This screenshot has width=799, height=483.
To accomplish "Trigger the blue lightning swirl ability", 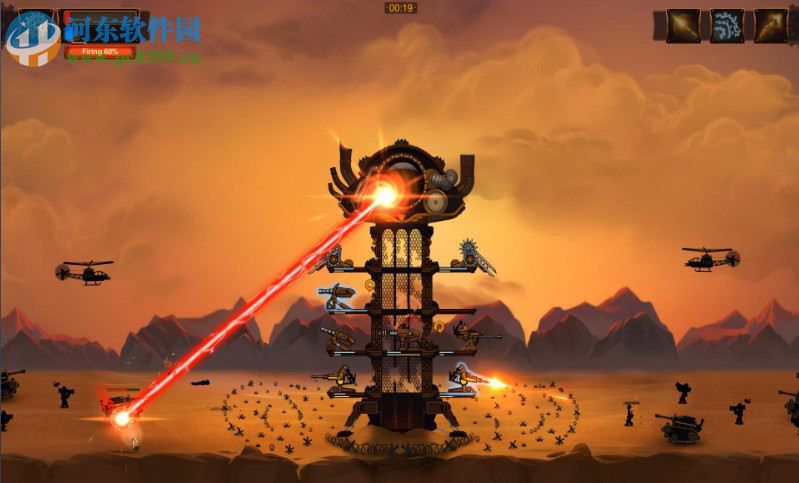I will tap(727, 25).
